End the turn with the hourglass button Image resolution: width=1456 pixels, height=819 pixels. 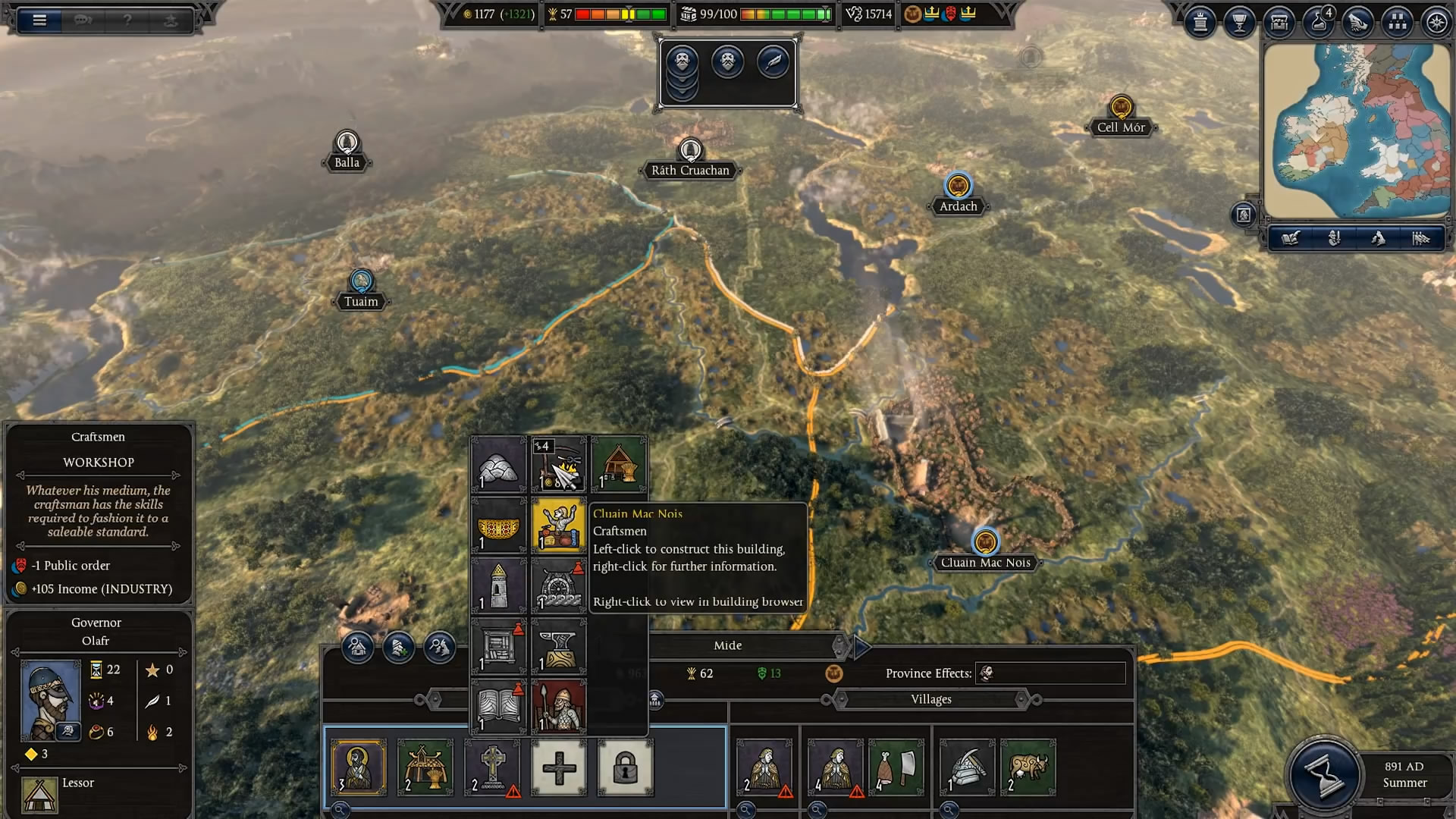[x=1323, y=775]
